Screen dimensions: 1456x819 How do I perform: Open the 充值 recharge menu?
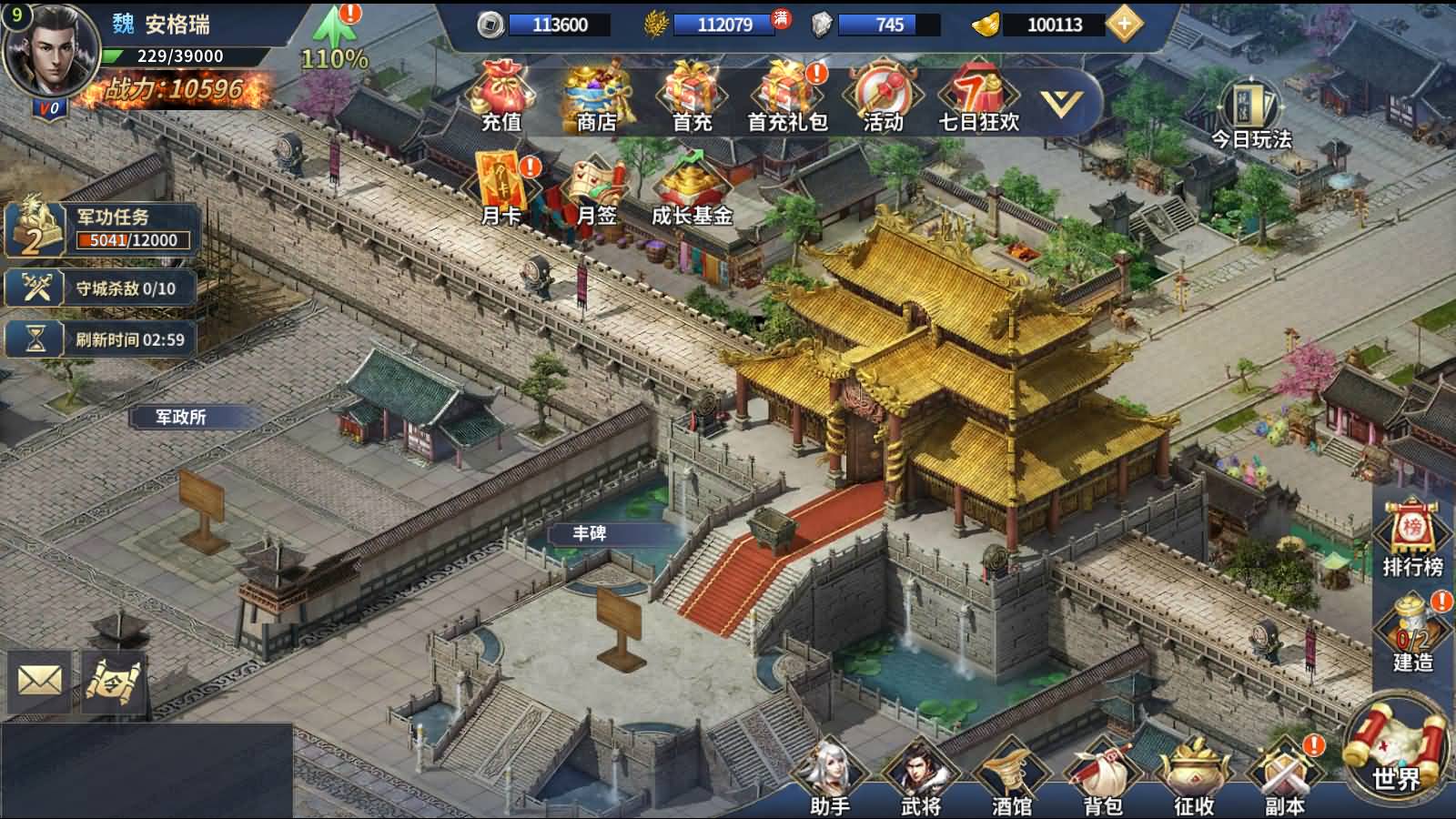coord(501,96)
